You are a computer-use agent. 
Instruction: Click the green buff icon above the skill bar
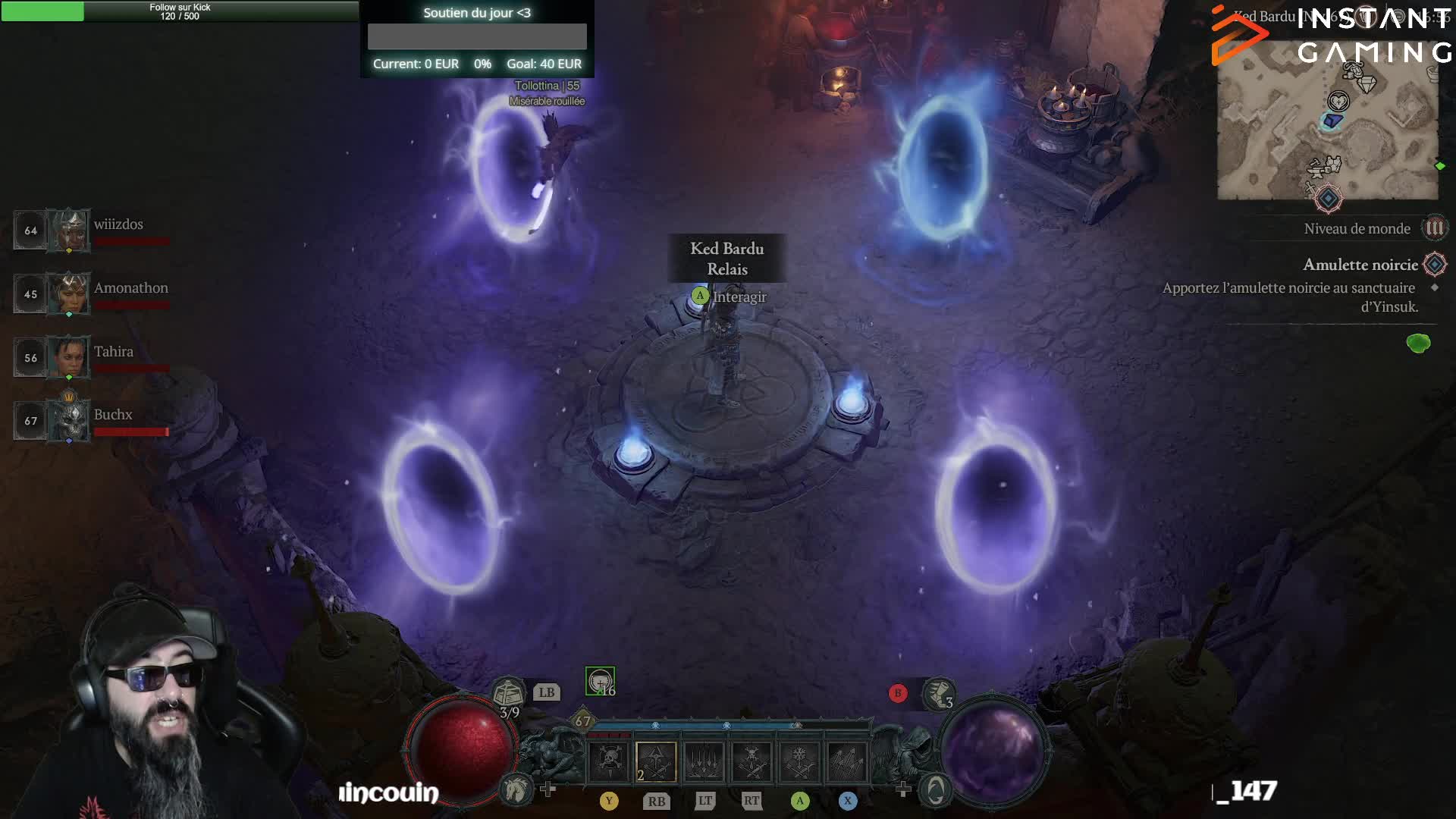click(x=600, y=681)
